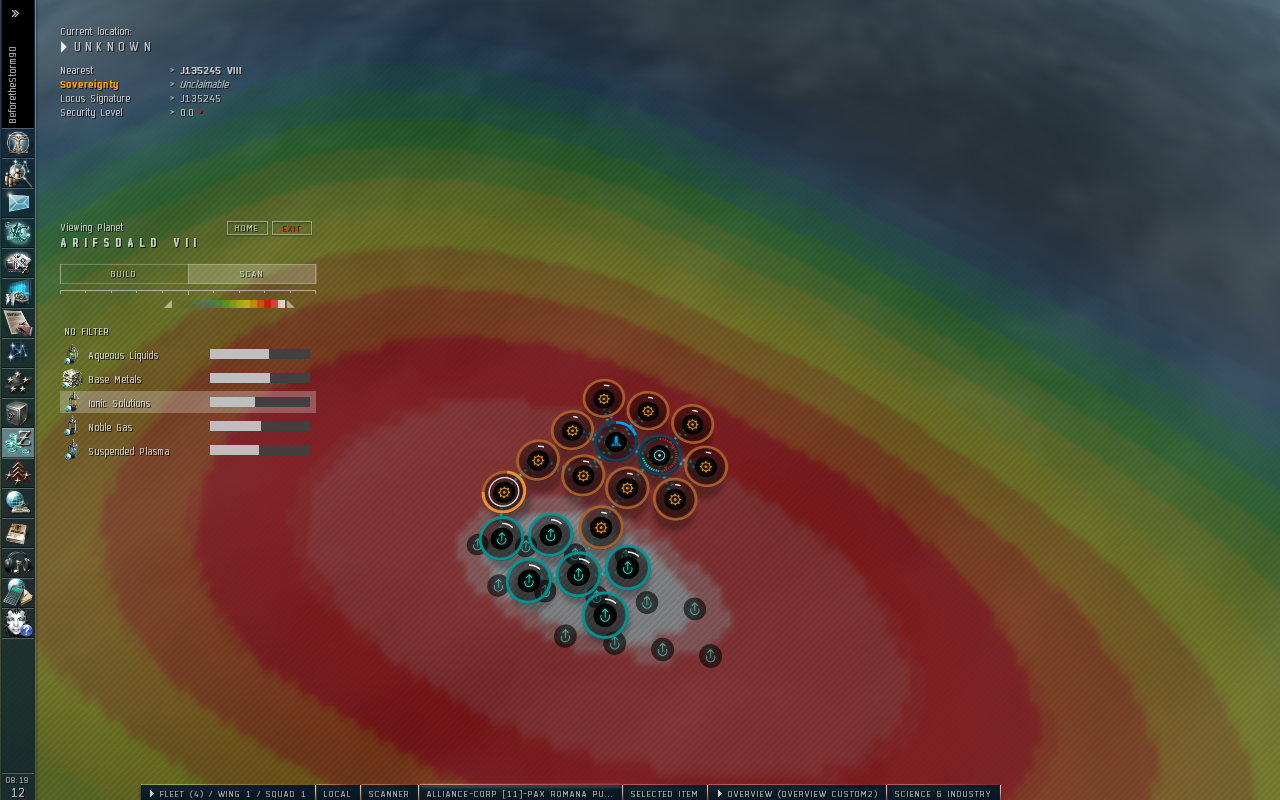Toggle the Suspended Plasma resource filter
The height and width of the screenshot is (800, 1280).
pyautogui.click(x=128, y=451)
